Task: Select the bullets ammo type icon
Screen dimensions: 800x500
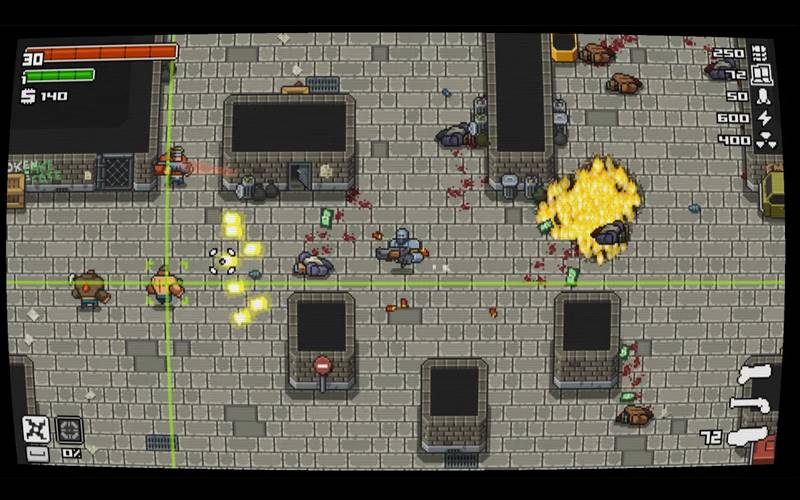Action: pyautogui.click(x=759, y=52)
